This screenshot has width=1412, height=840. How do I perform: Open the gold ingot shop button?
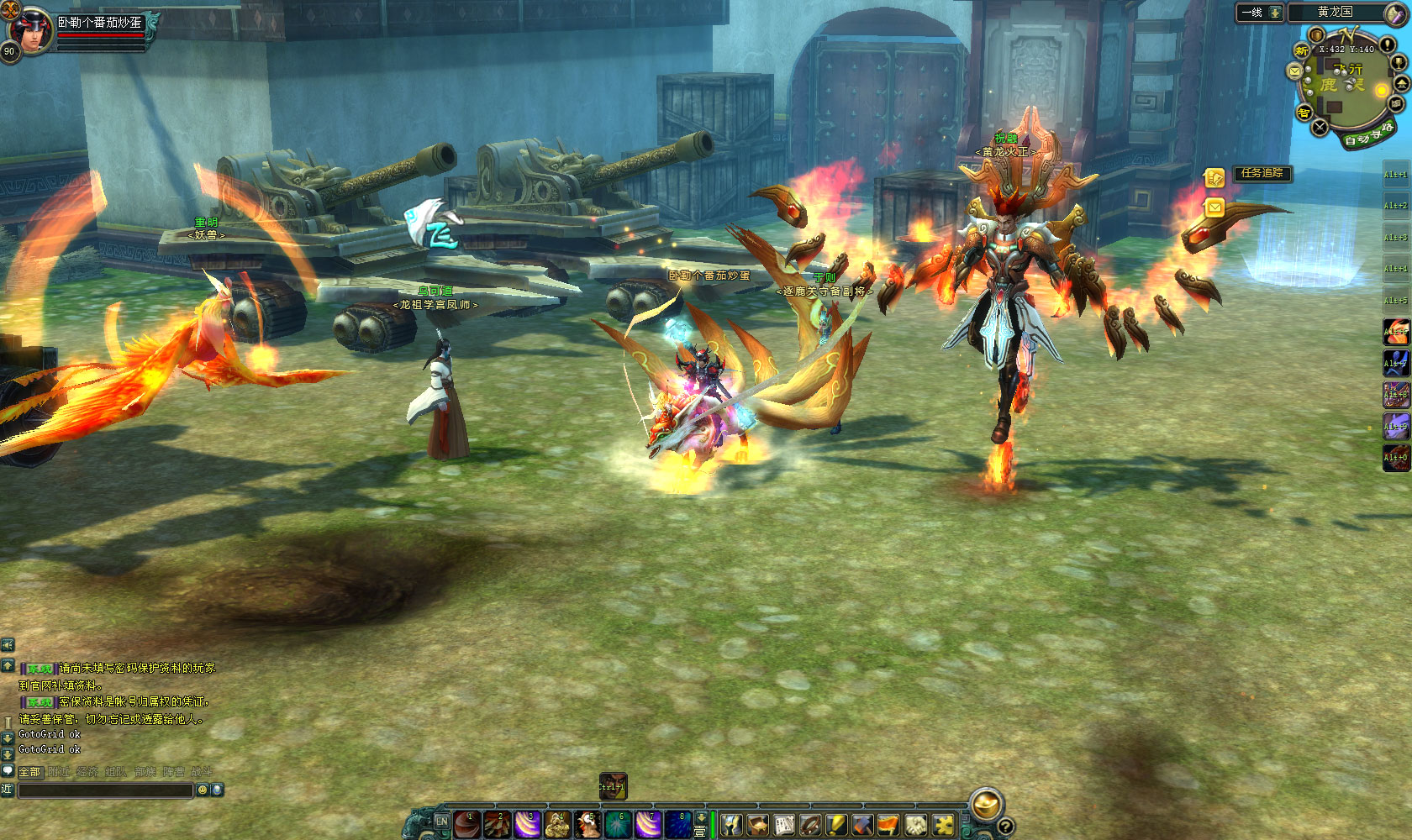coord(986,804)
